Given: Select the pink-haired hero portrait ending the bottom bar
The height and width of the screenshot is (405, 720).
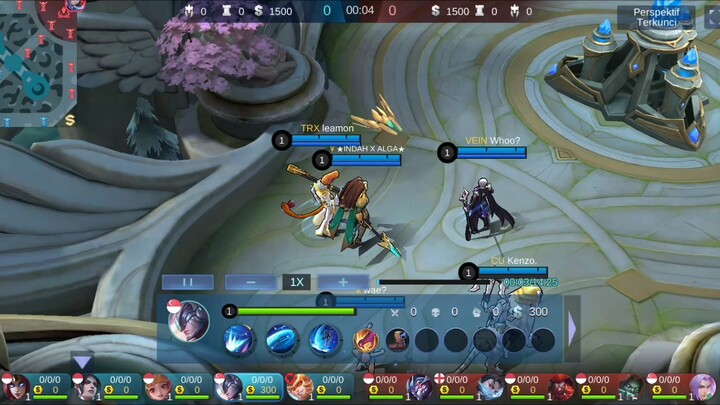Looking at the screenshot, I should [703, 386].
